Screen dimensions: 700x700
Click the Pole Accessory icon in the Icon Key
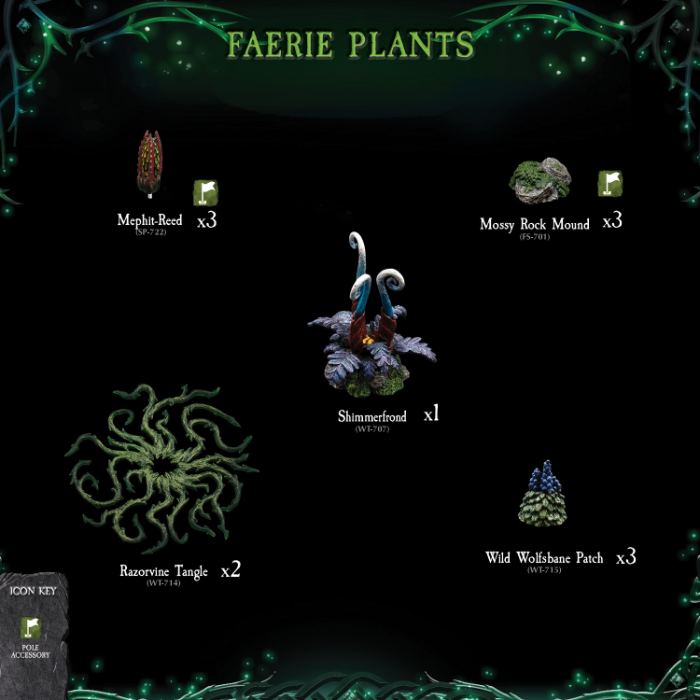[31, 629]
